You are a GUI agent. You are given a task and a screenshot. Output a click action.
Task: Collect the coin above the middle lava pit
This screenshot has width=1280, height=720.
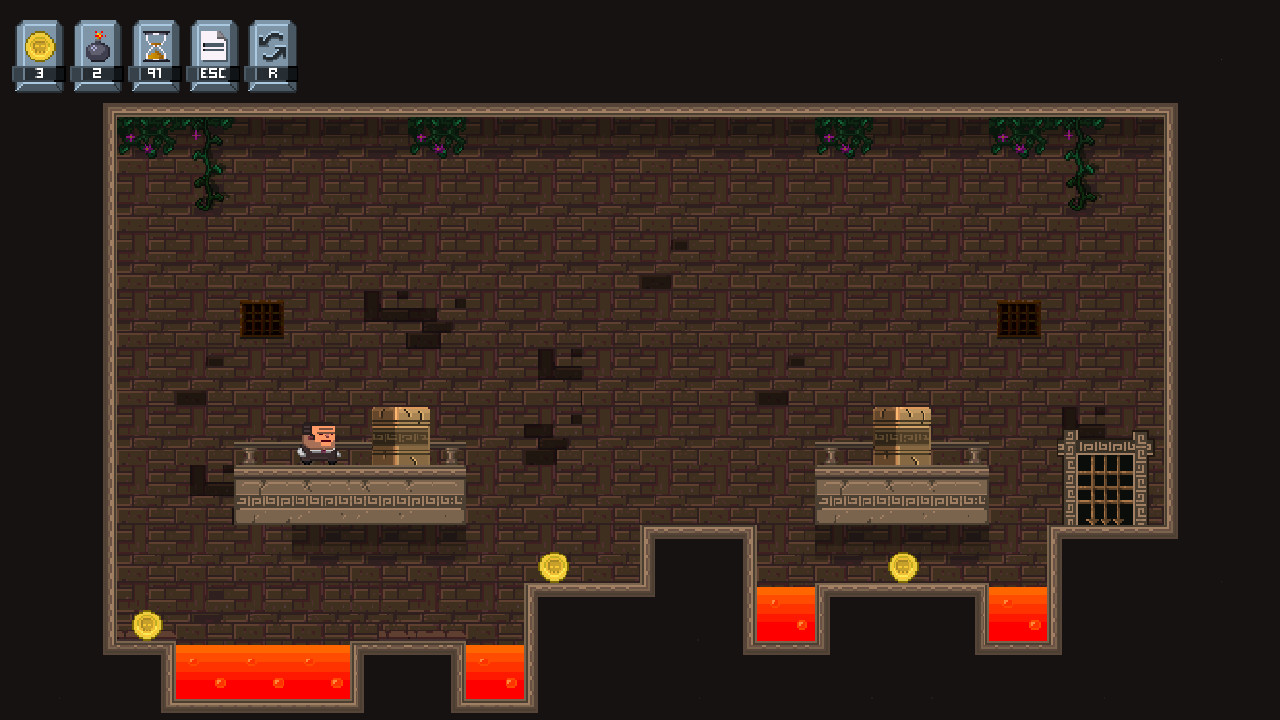point(554,566)
